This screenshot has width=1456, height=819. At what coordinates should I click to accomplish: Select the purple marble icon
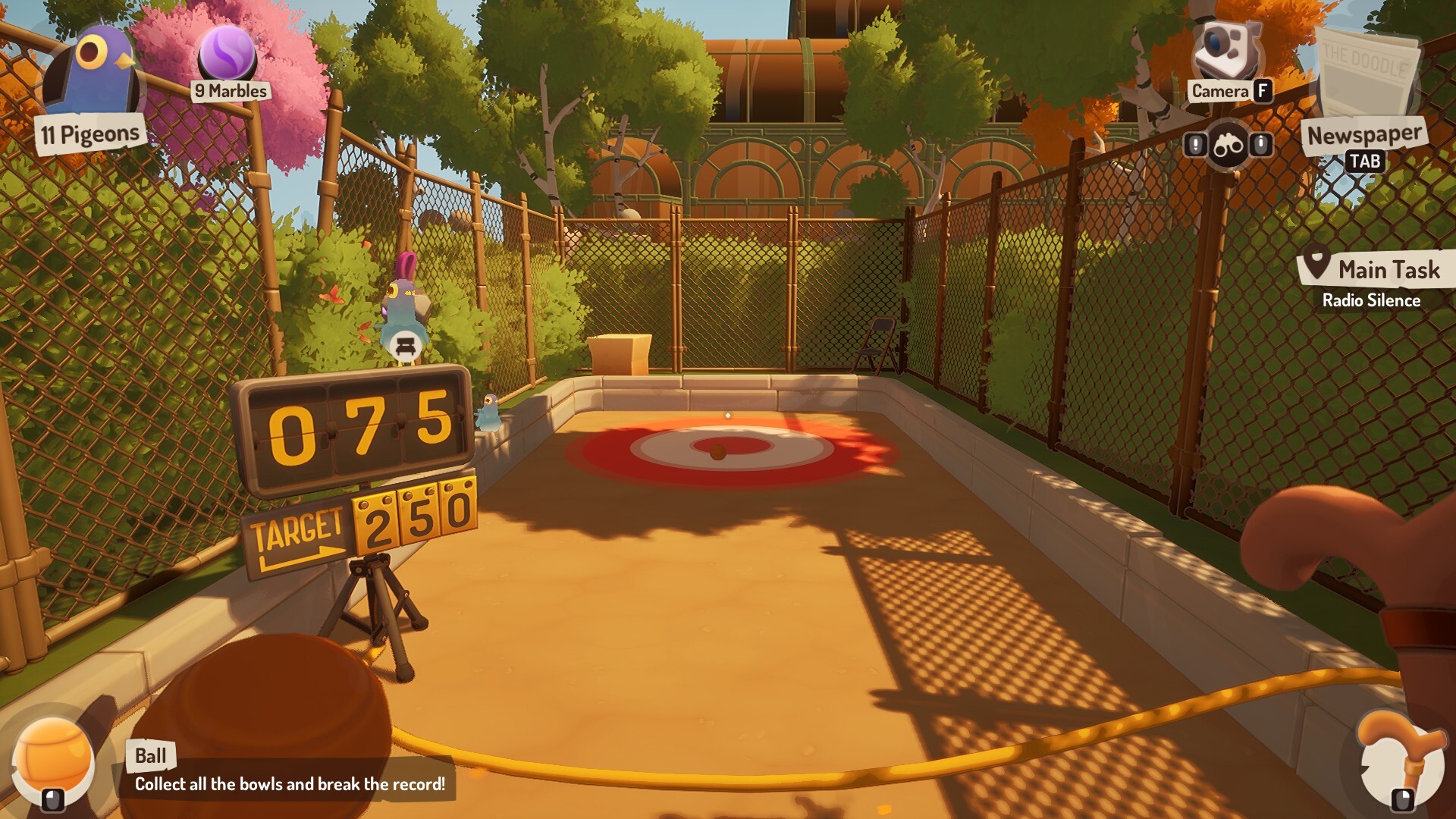pos(227,53)
